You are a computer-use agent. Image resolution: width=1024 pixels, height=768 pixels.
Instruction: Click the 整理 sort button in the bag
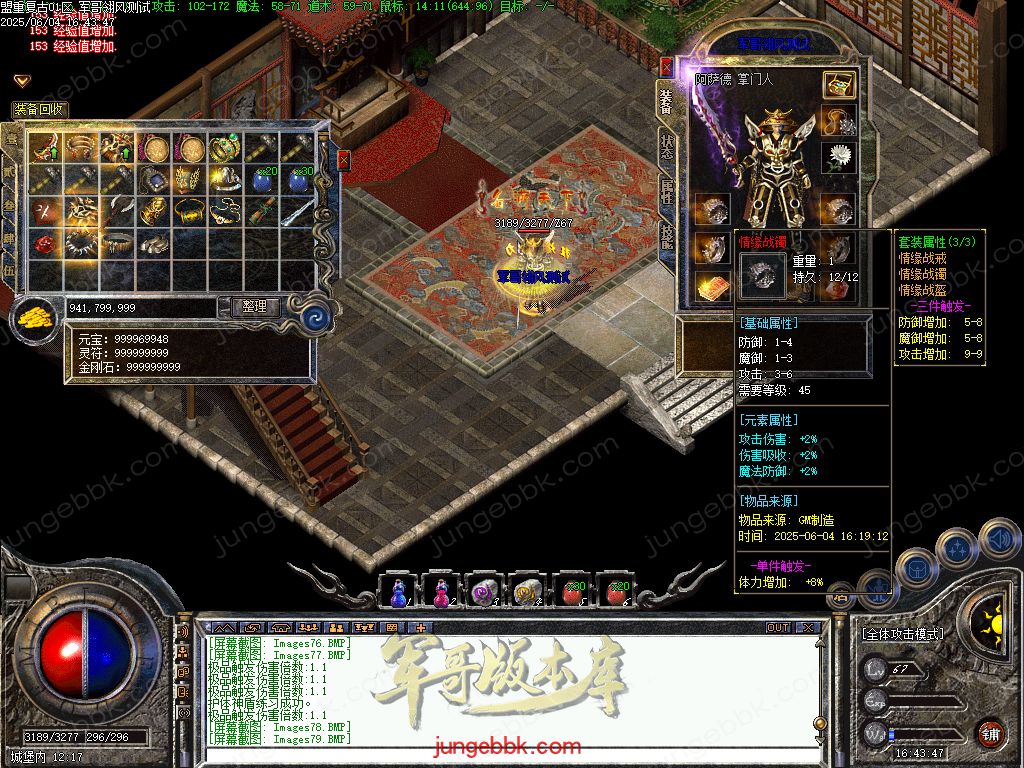(x=255, y=307)
